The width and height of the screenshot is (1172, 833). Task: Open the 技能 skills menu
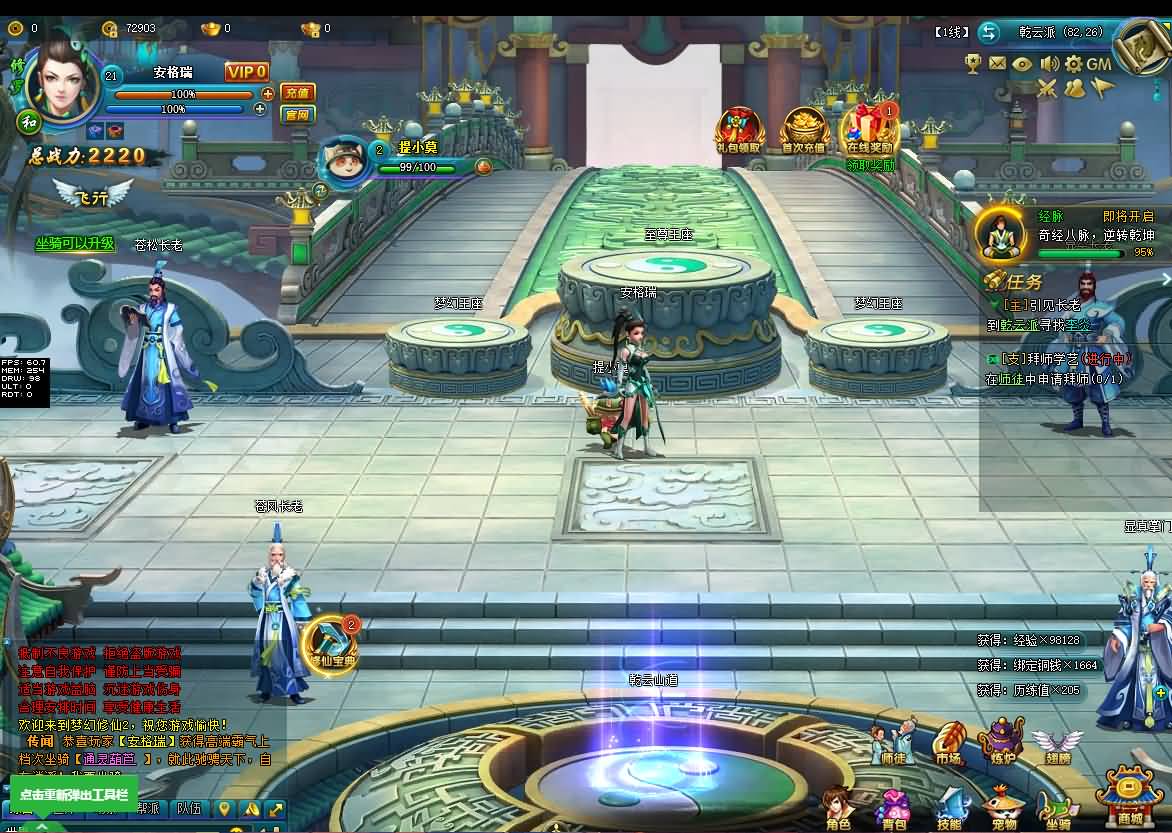(949, 808)
